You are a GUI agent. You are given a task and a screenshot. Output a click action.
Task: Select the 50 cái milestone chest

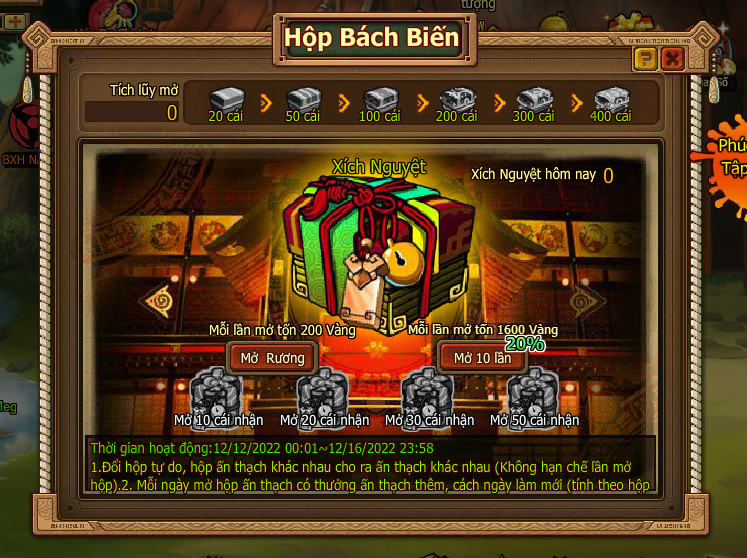(303, 100)
